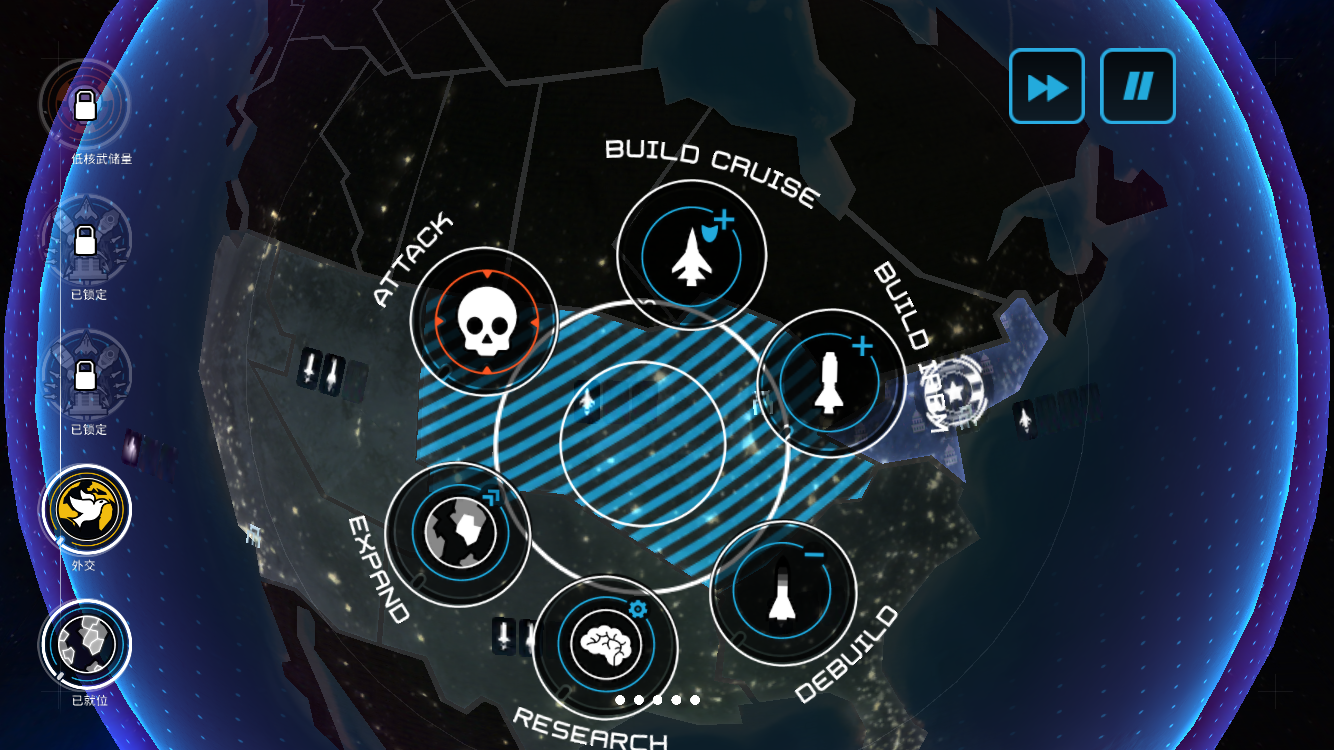Screen dimensions: 1334x750
Task: Toggle the fast-forward speed button
Action: pyautogui.click(x=1047, y=87)
